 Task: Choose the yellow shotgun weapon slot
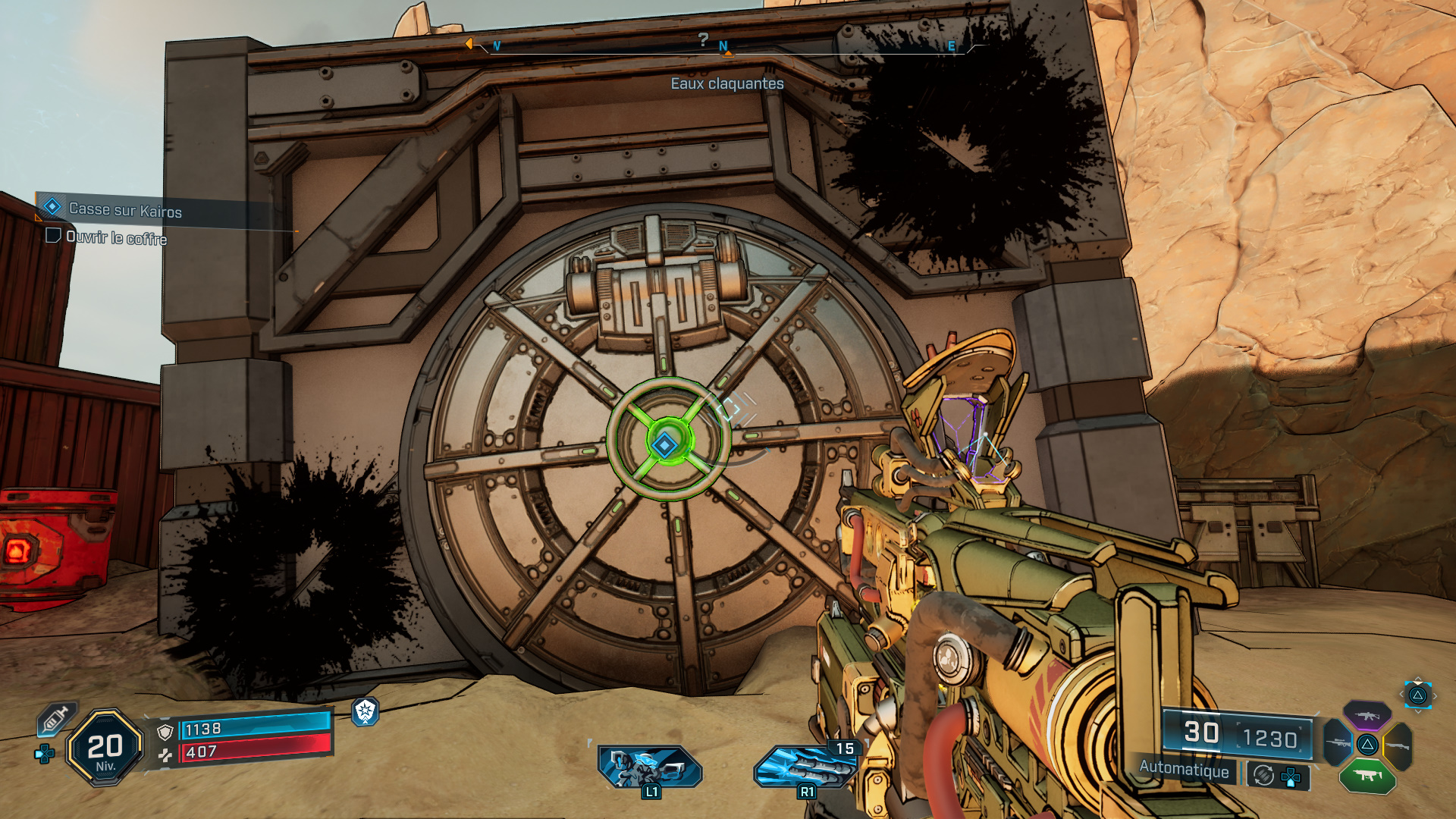click(x=1398, y=746)
